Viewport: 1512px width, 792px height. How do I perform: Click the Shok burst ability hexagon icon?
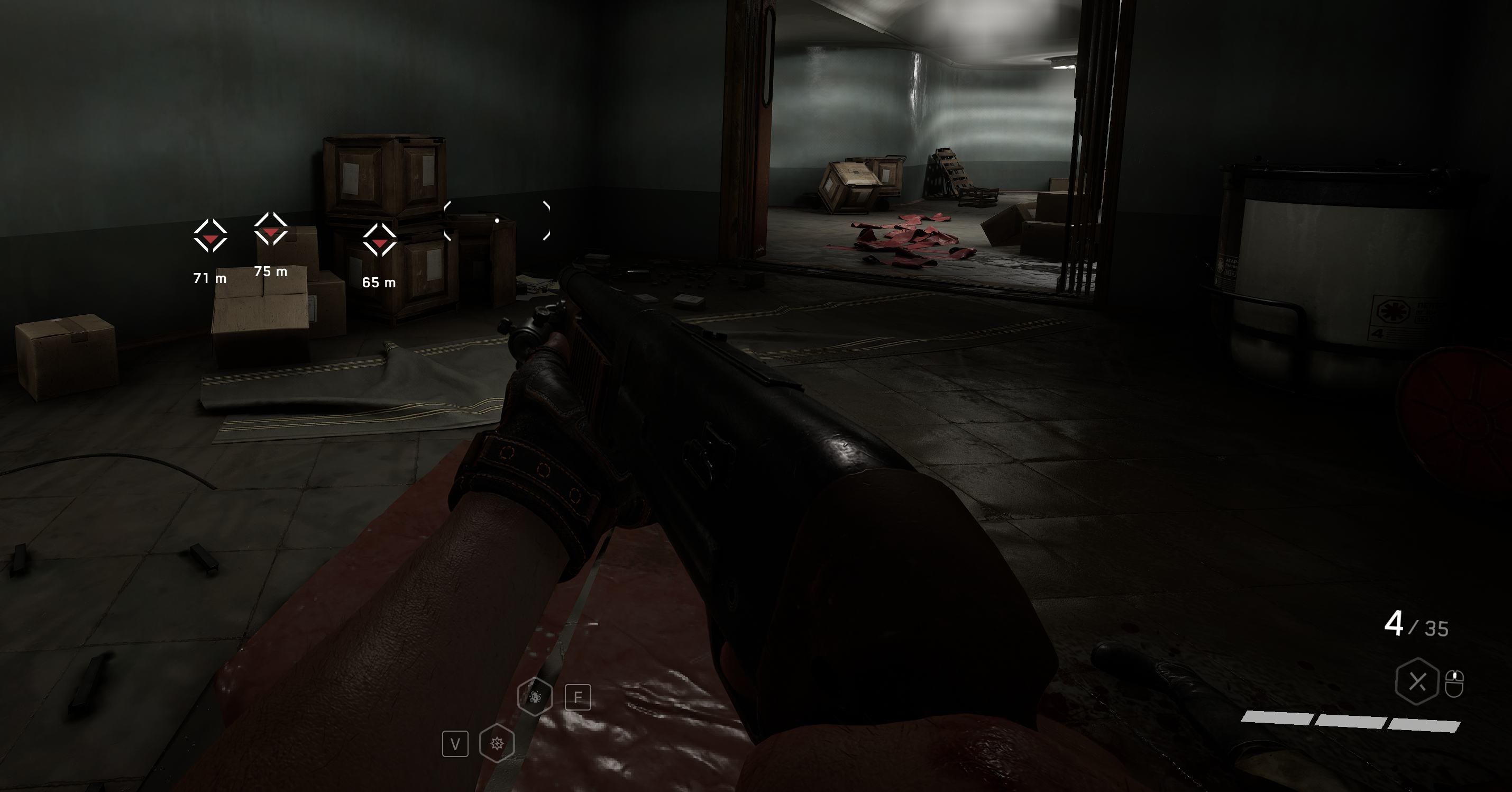pos(497,743)
